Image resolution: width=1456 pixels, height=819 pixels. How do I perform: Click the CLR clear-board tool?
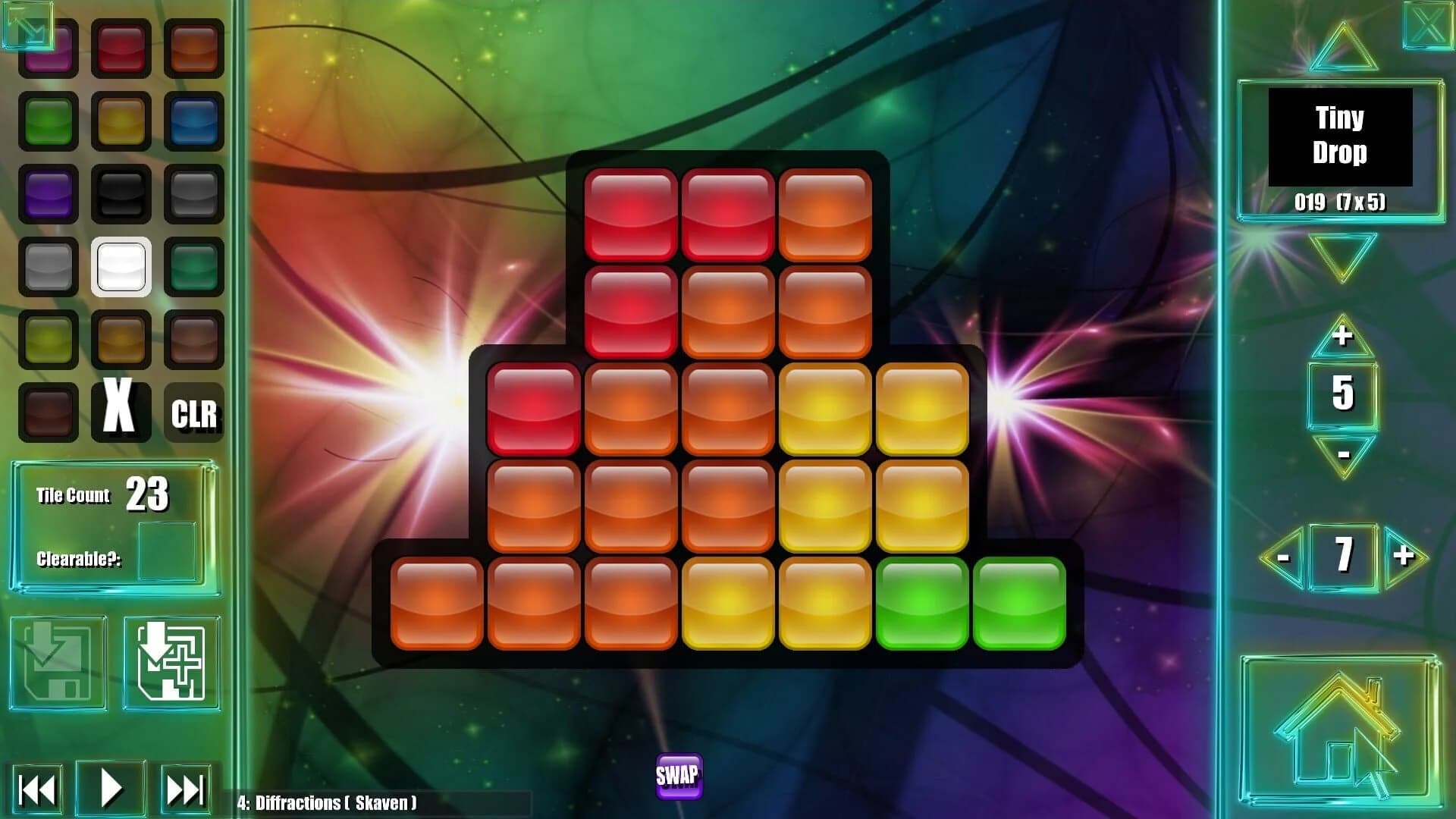tap(193, 413)
